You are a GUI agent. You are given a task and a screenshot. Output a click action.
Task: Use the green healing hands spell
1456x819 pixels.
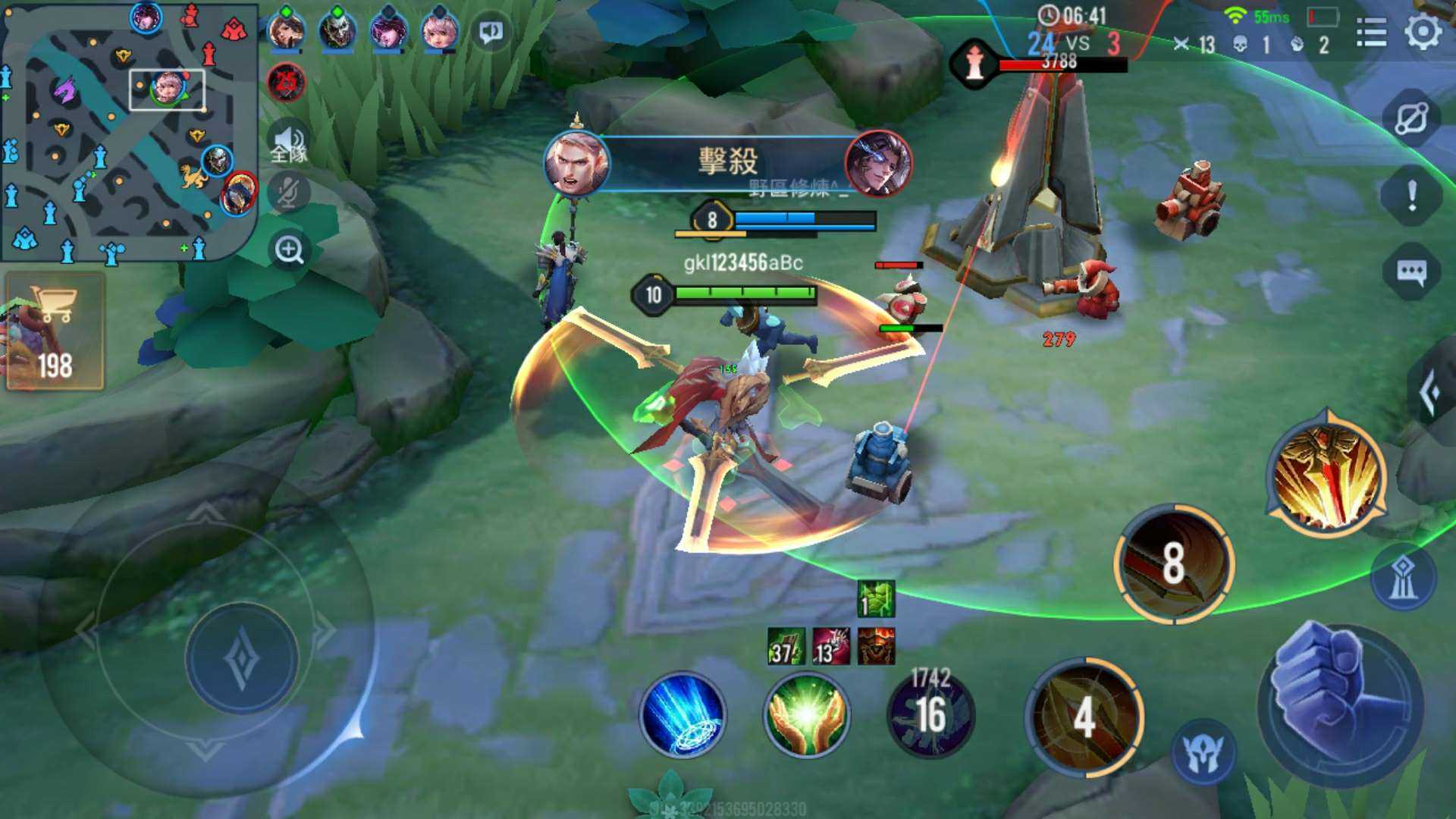click(x=806, y=715)
